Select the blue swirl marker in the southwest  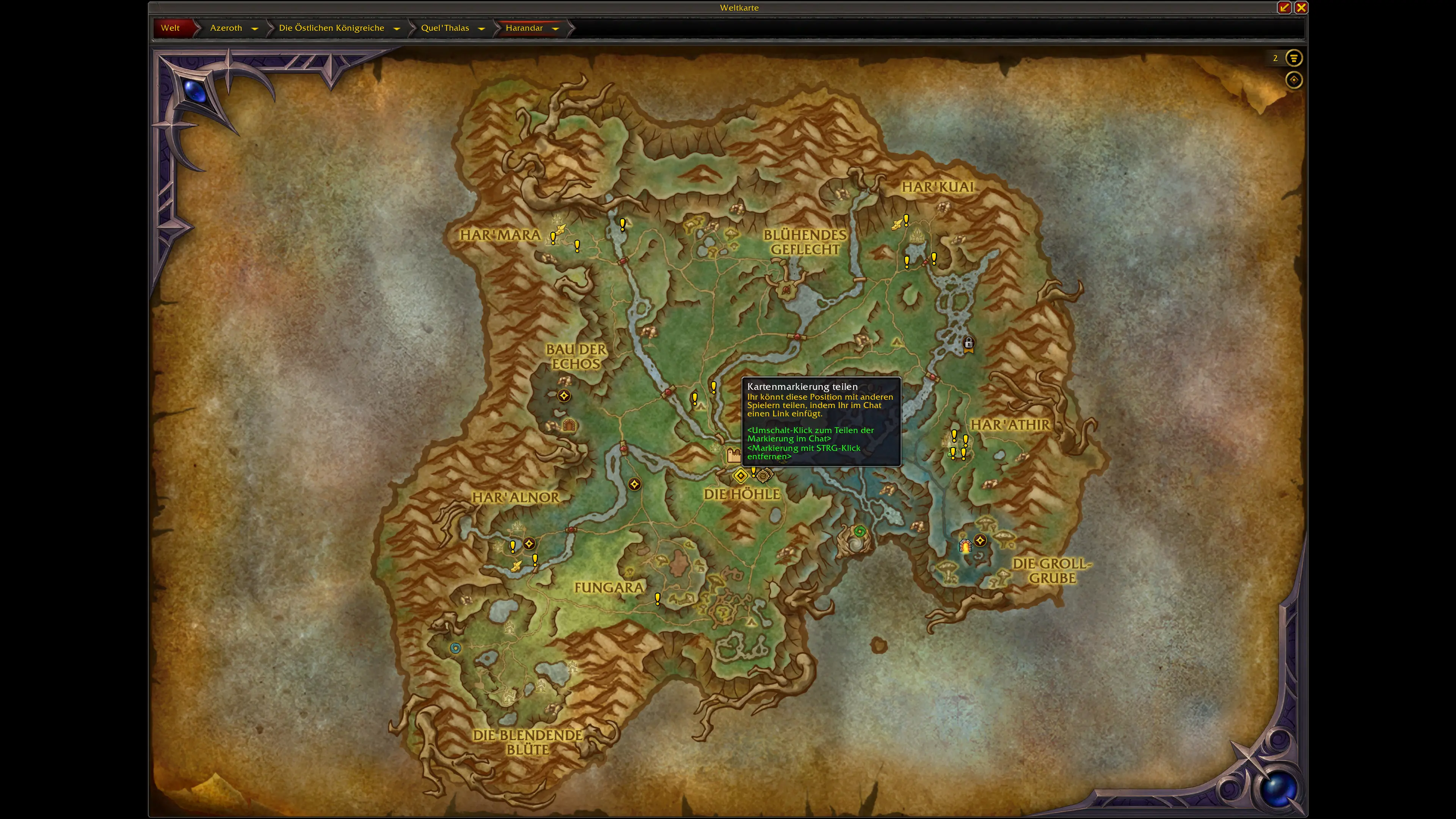pyautogui.click(x=455, y=648)
